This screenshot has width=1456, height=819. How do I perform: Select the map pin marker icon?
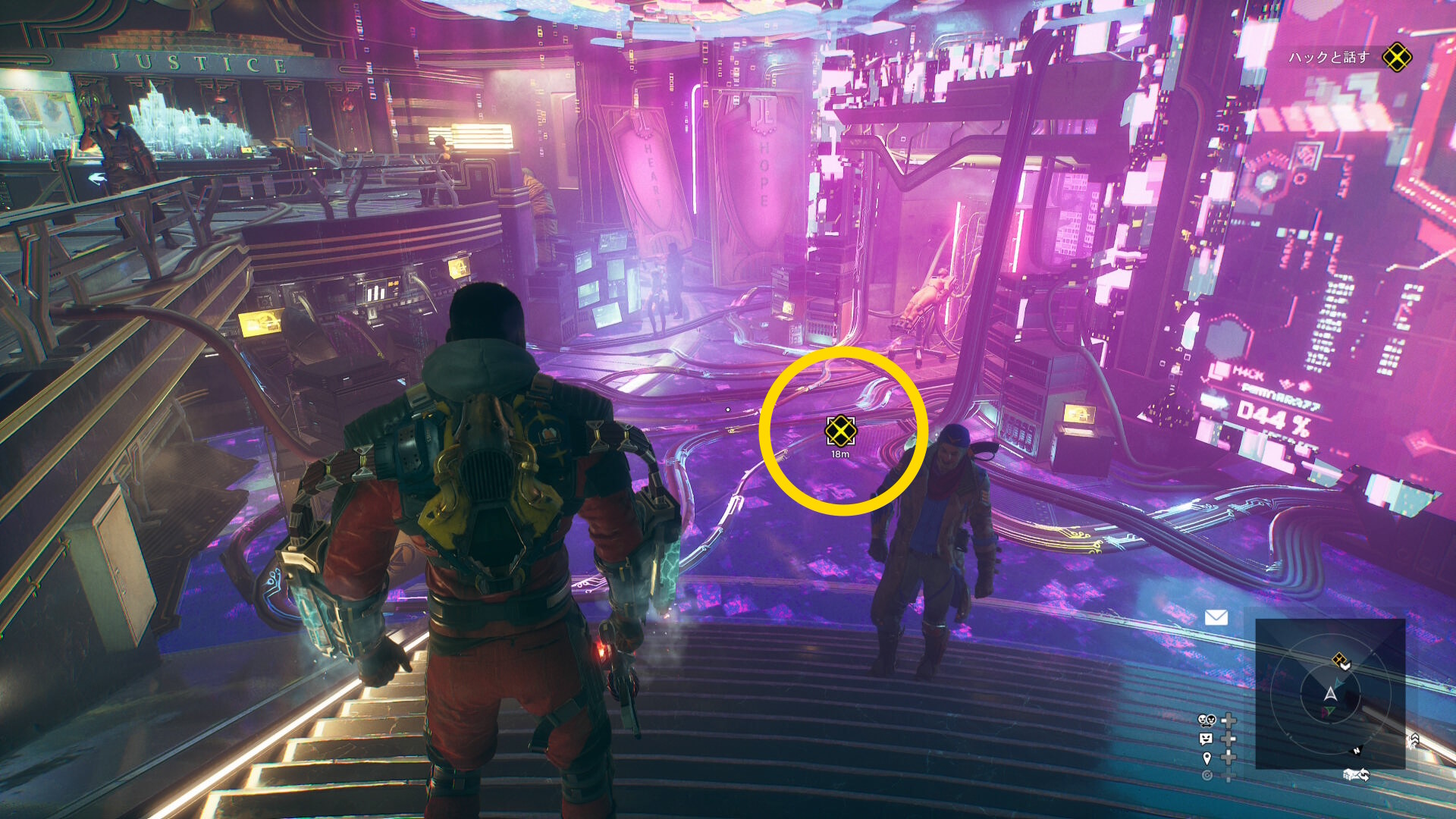click(x=1207, y=758)
